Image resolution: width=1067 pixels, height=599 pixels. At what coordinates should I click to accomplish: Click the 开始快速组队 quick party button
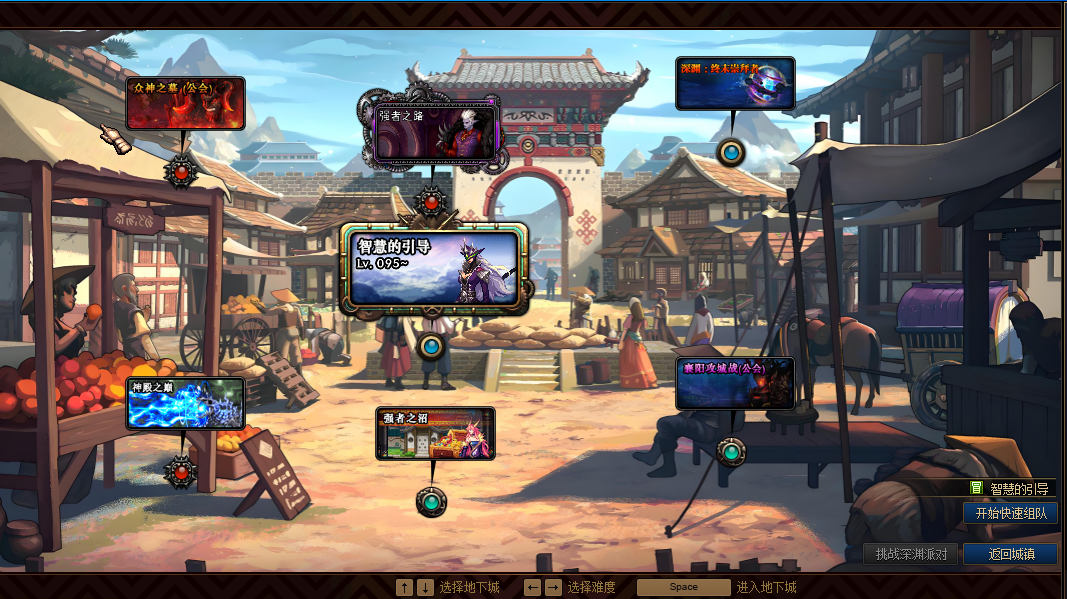[x=1010, y=513]
